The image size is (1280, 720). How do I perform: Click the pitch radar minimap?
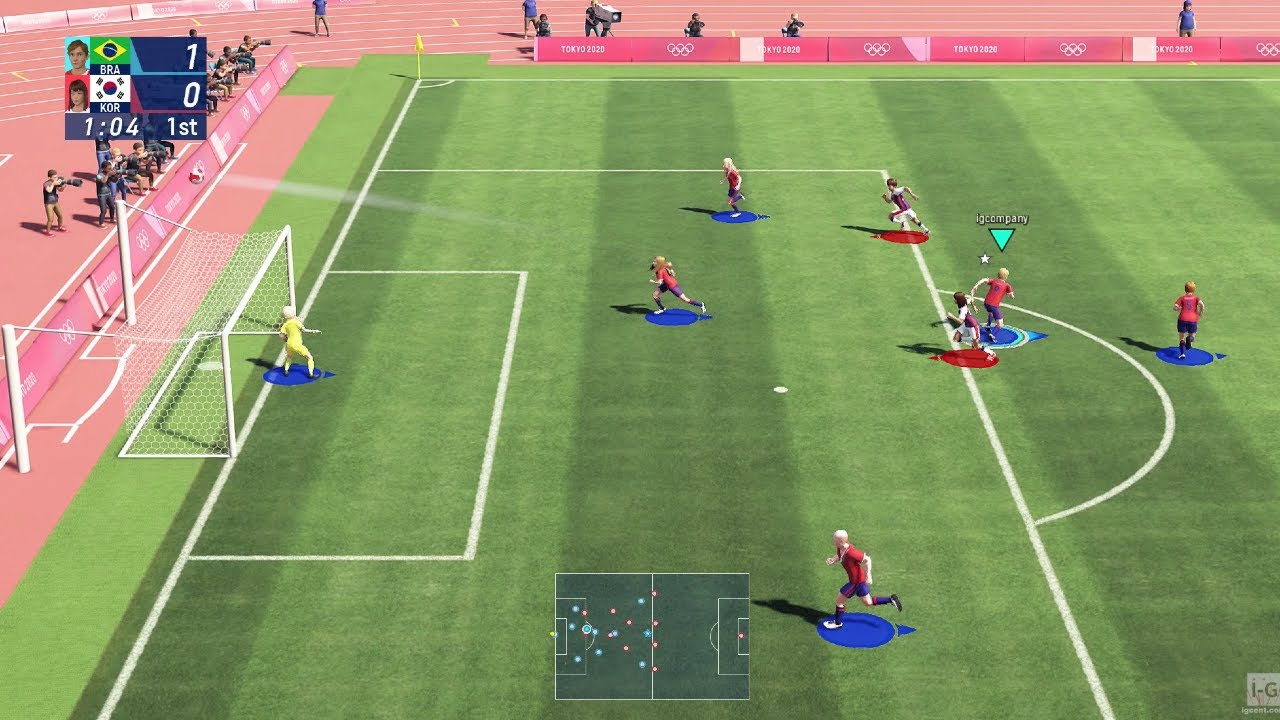652,636
